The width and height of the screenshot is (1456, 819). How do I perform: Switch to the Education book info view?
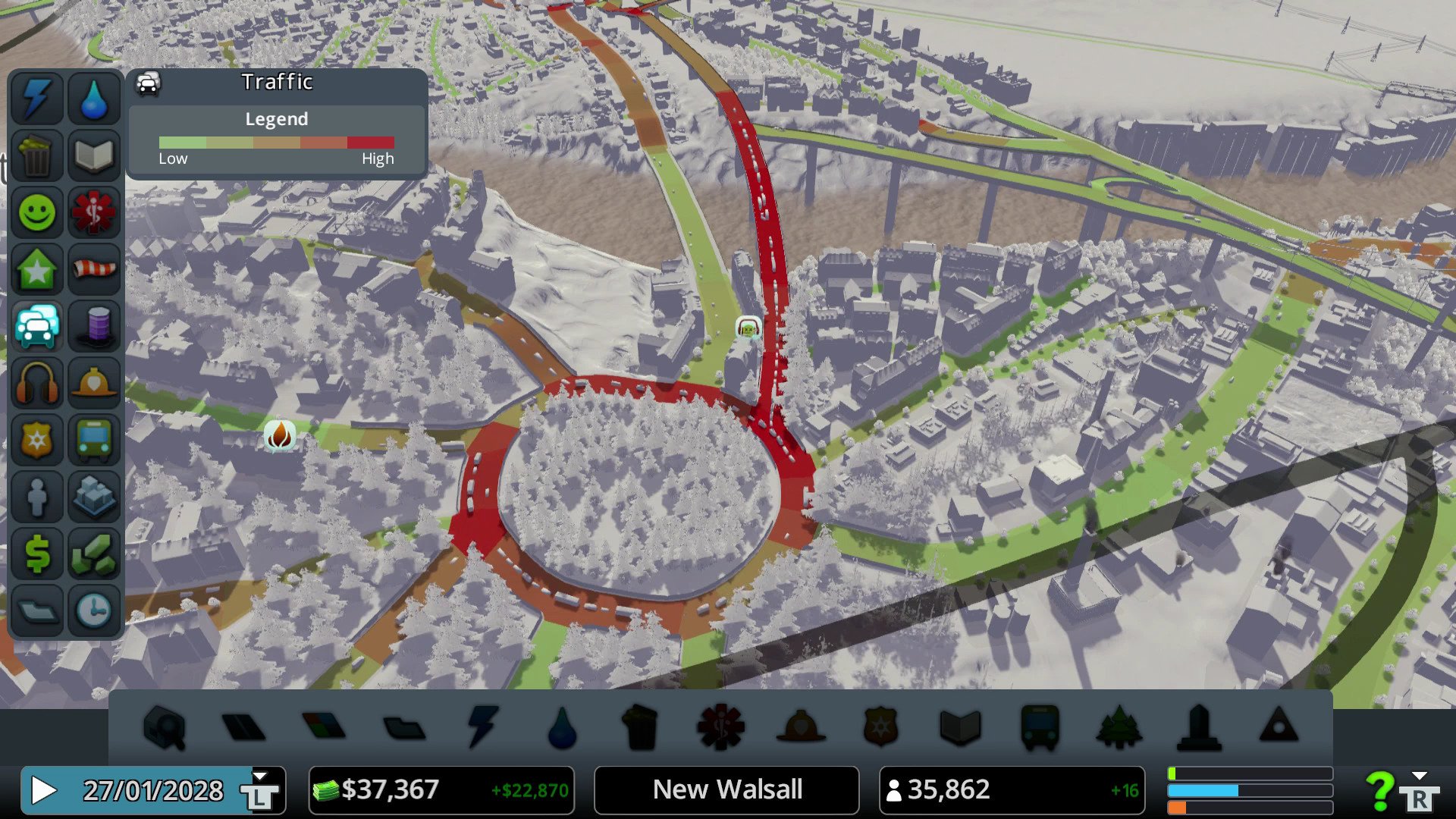(x=94, y=155)
